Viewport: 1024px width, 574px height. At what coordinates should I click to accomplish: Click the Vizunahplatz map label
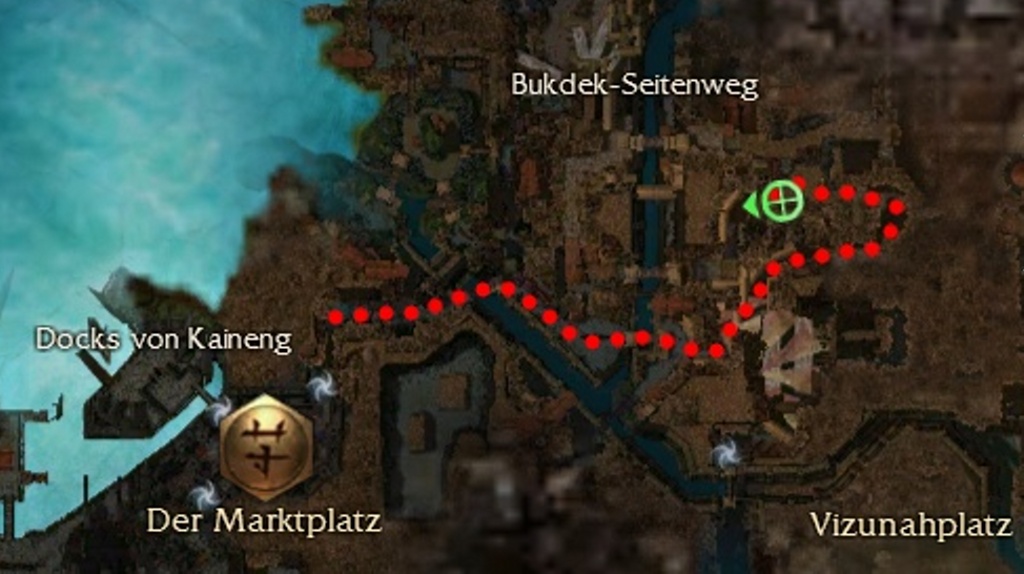tap(910, 524)
